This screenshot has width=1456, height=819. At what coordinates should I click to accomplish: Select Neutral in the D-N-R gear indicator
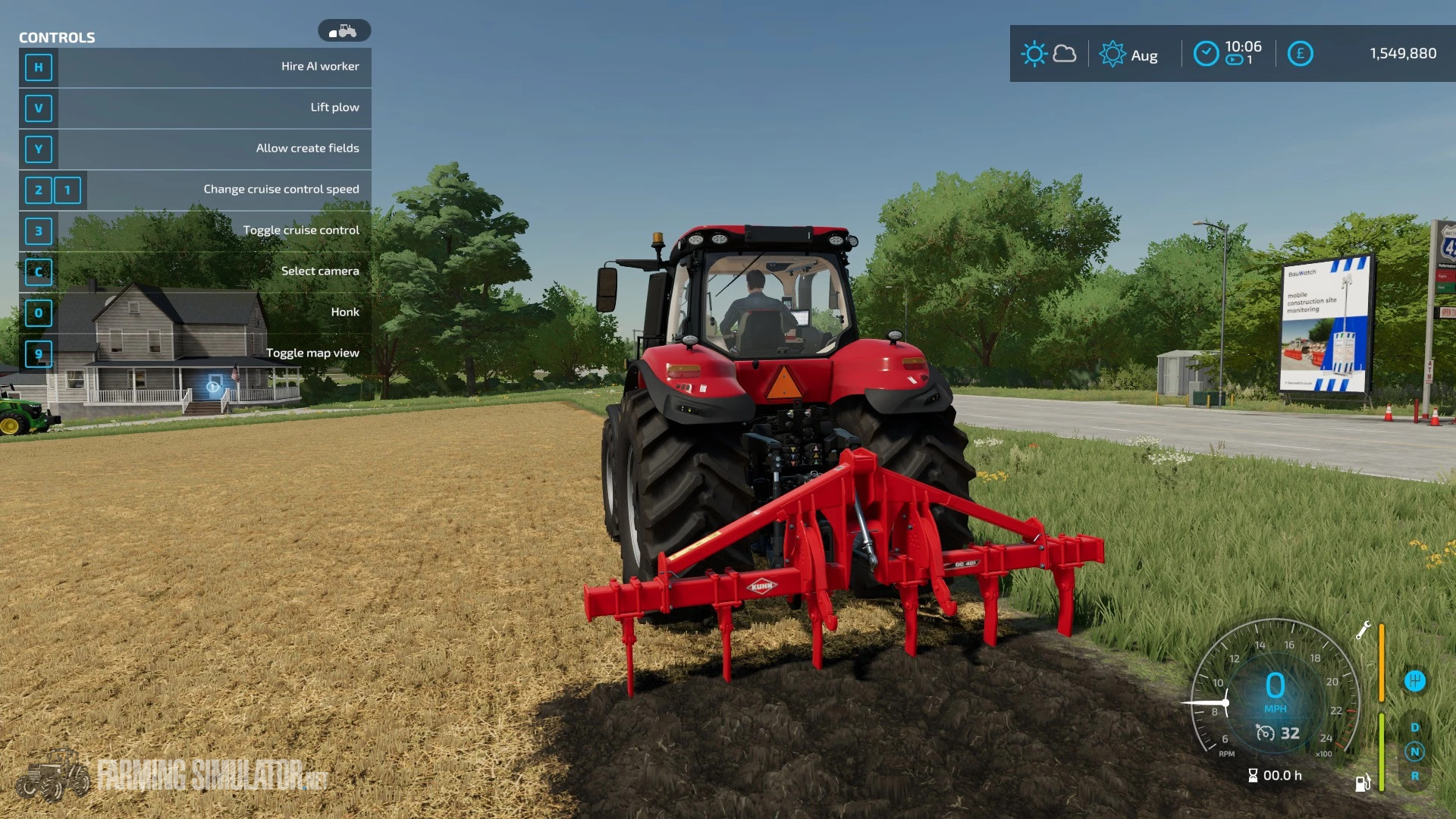pos(1416,752)
